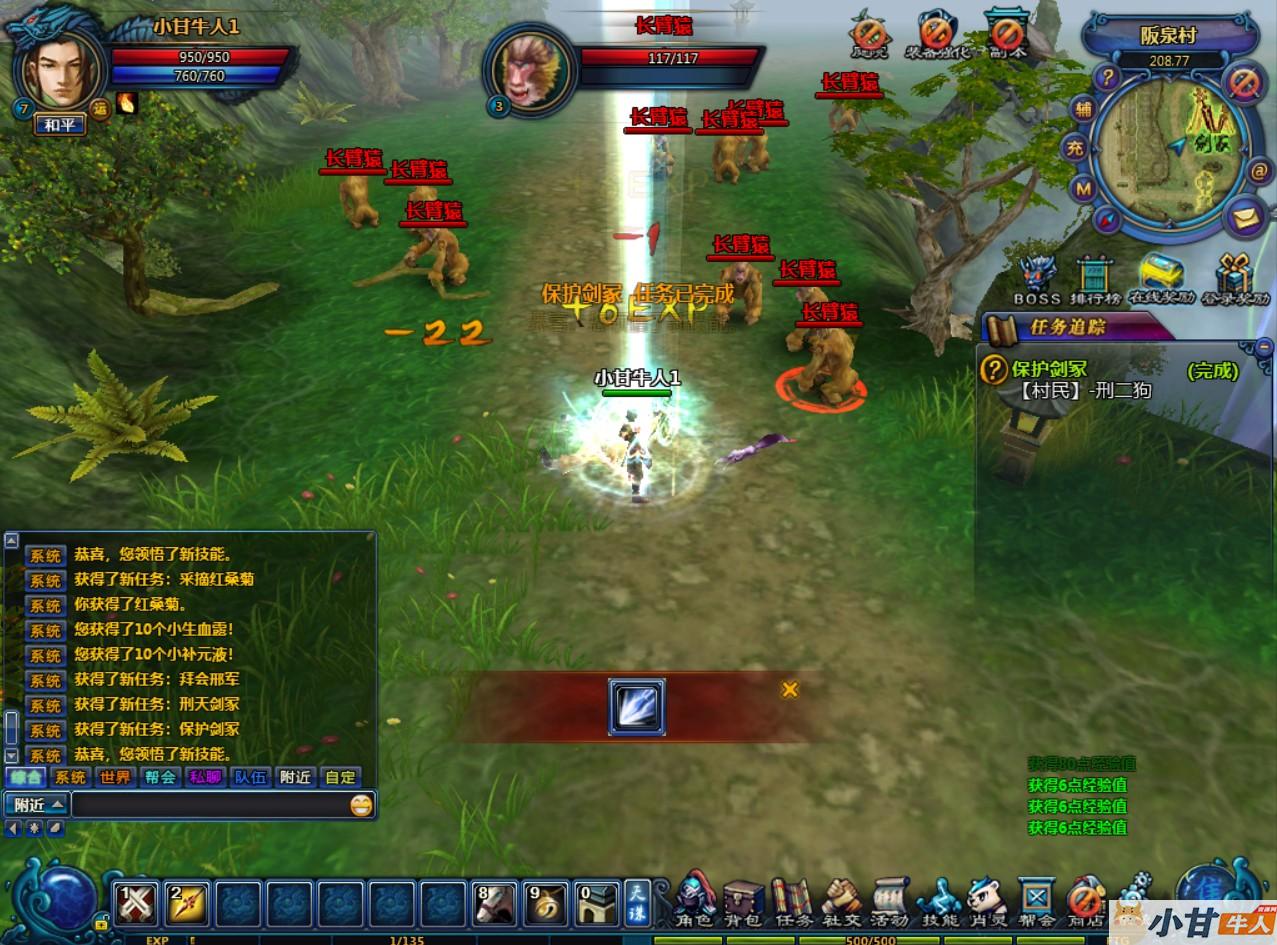This screenshot has width=1277, height=945.
Task: Open the 角色 character panel
Action: (x=695, y=899)
